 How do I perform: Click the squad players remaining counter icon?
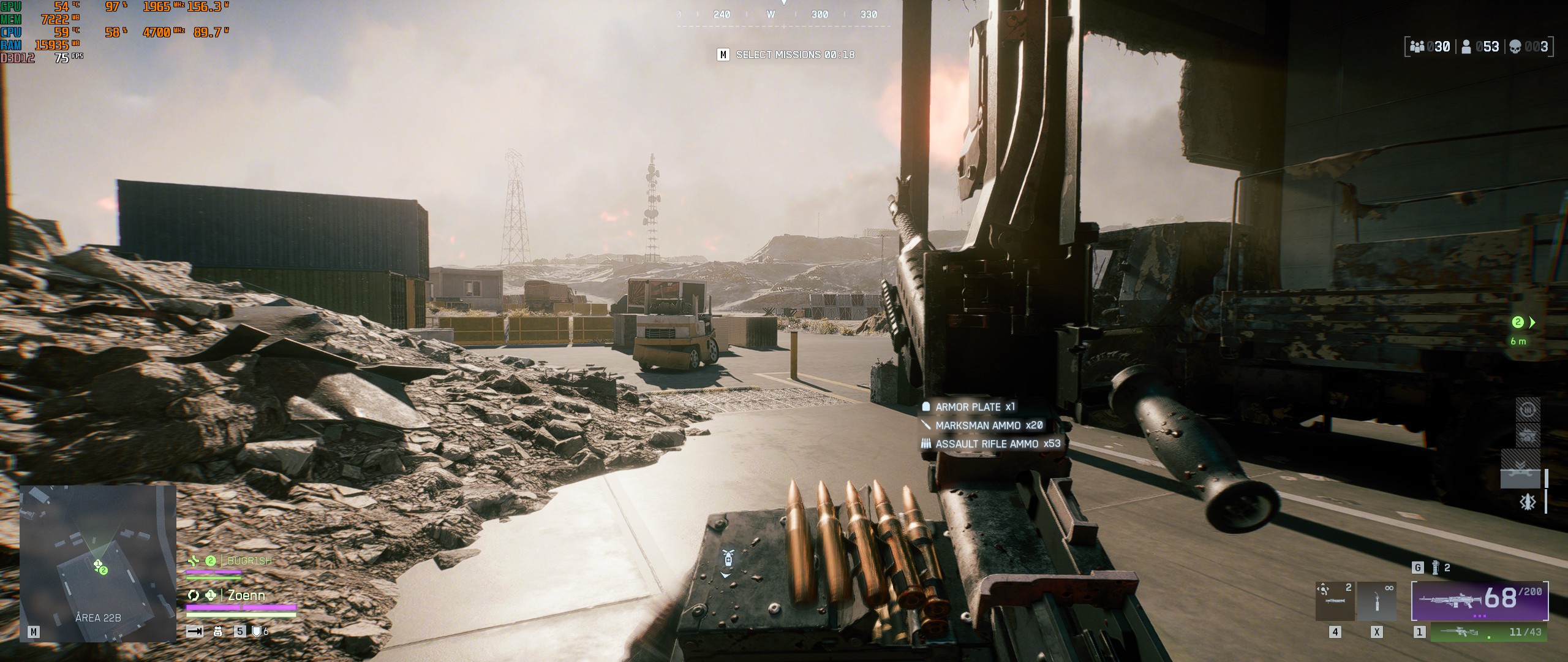(x=1417, y=47)
